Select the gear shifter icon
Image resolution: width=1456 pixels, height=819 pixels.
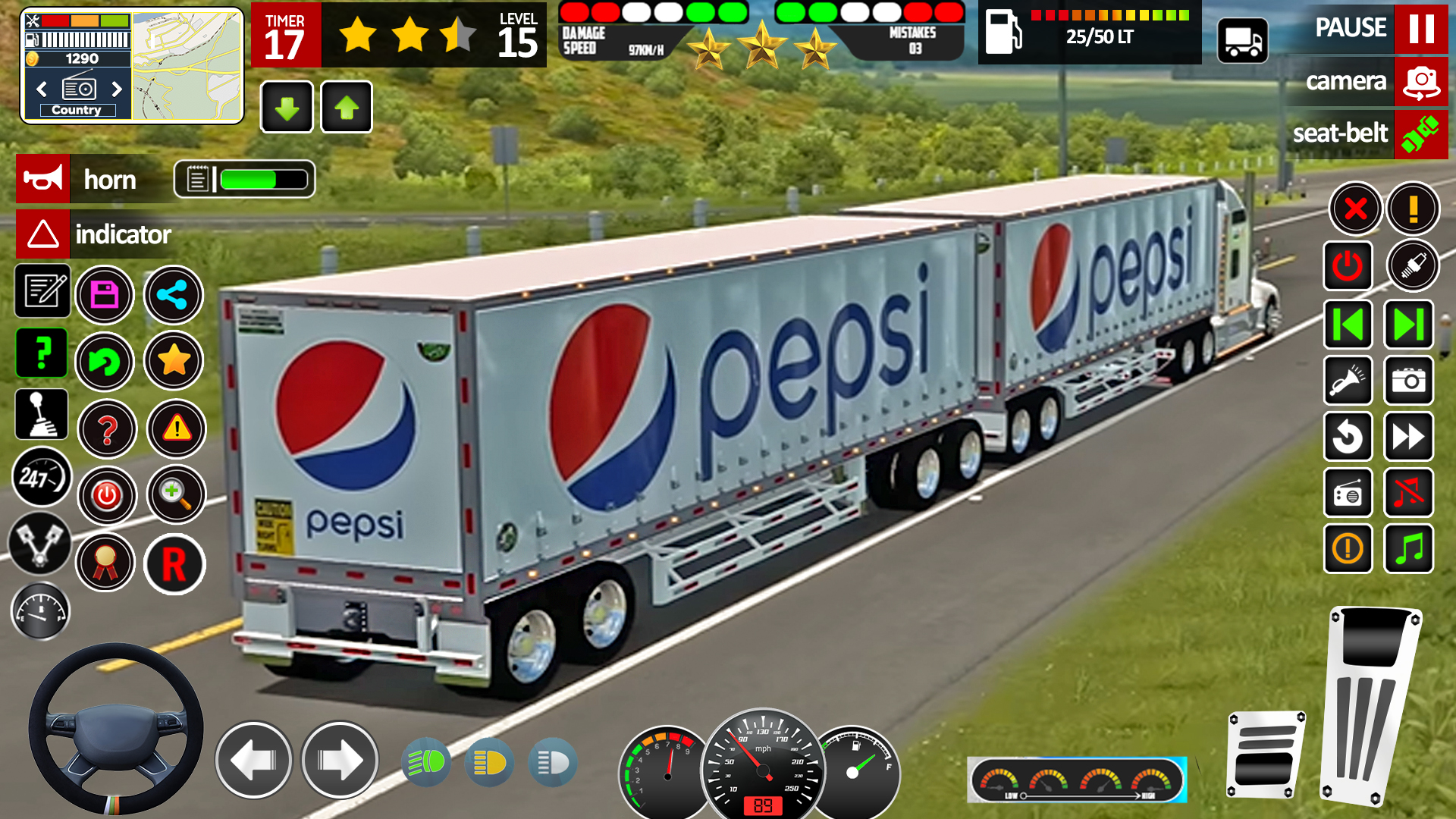coord(42,415)
